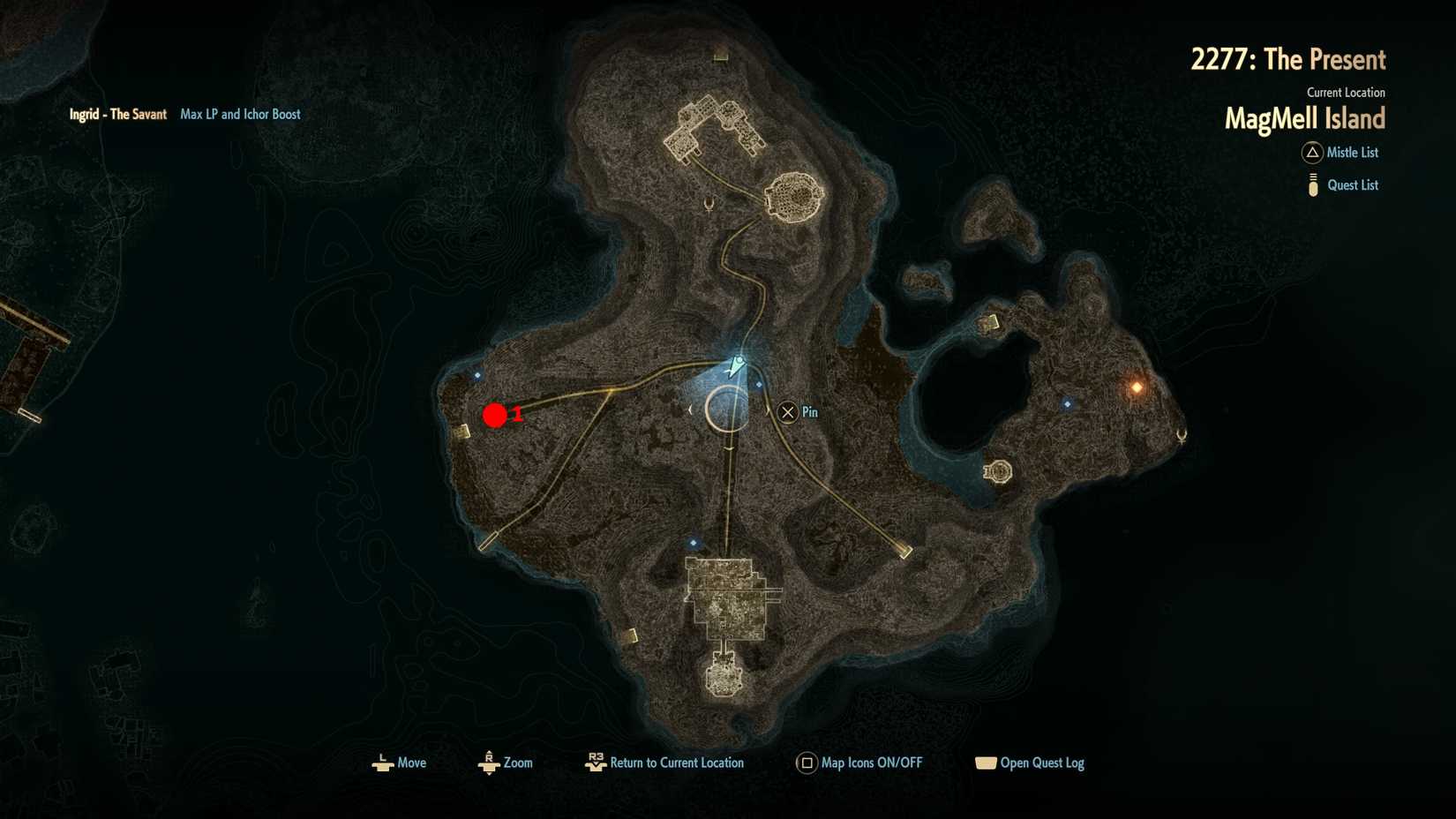Toggle the blue waypoint diamond near the crossroads
Screen dimensions: 1456x819
759,384
